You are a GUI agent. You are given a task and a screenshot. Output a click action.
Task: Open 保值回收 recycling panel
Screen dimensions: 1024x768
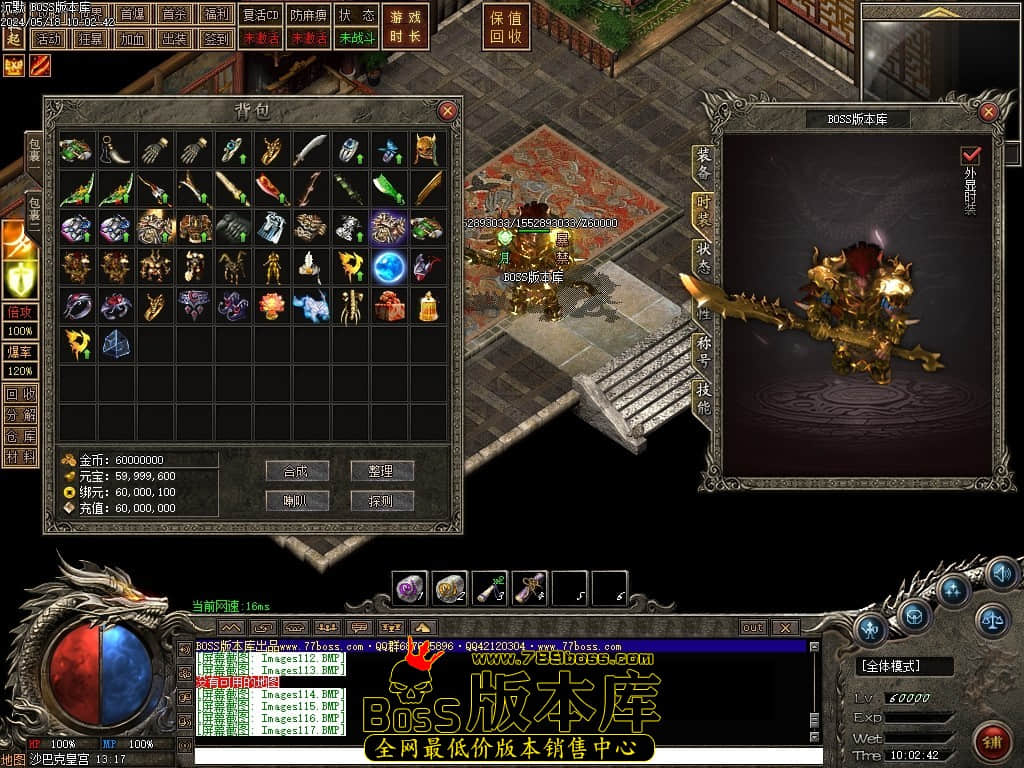tap(505, 27)
